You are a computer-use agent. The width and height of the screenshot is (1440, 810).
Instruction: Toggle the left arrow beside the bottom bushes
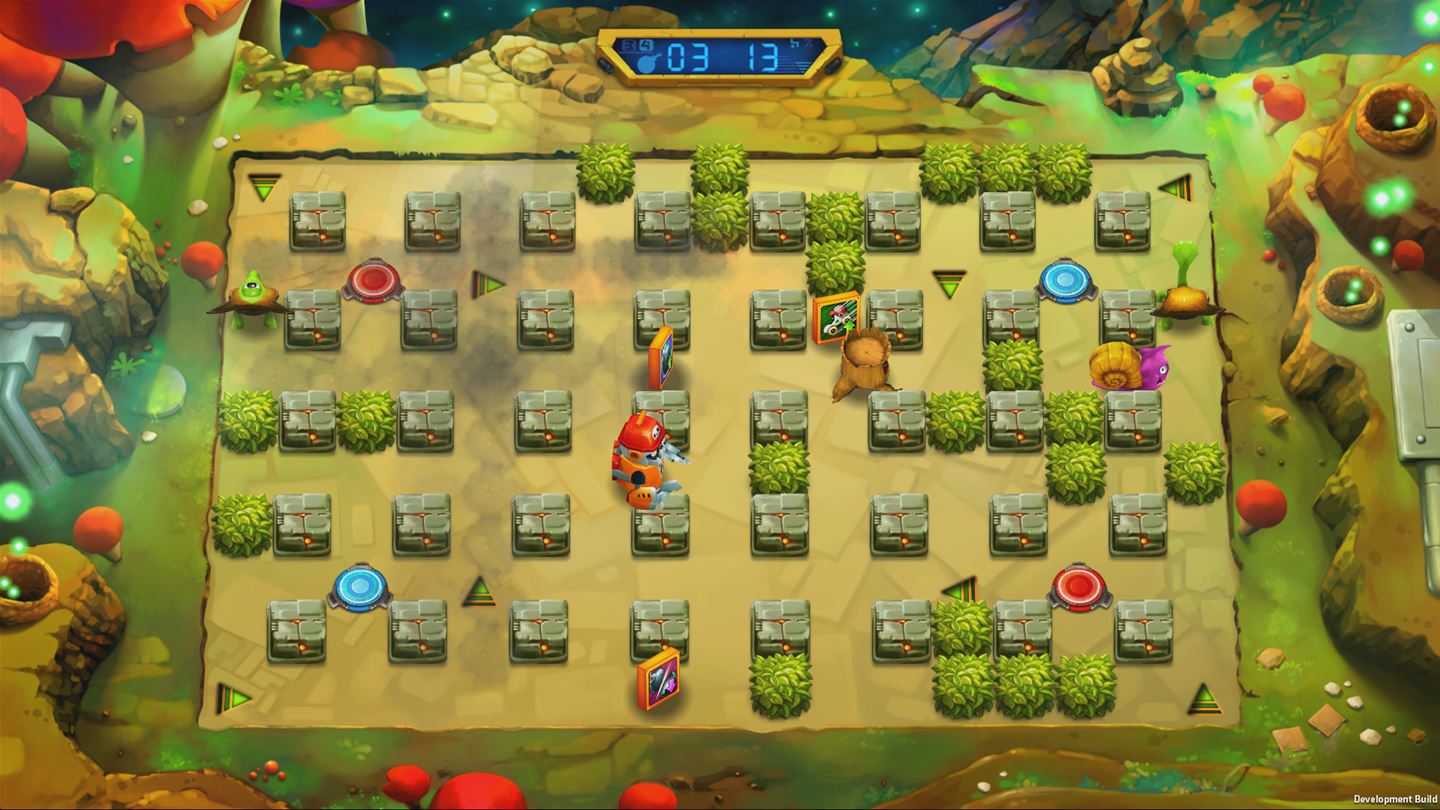click(956, 590)
